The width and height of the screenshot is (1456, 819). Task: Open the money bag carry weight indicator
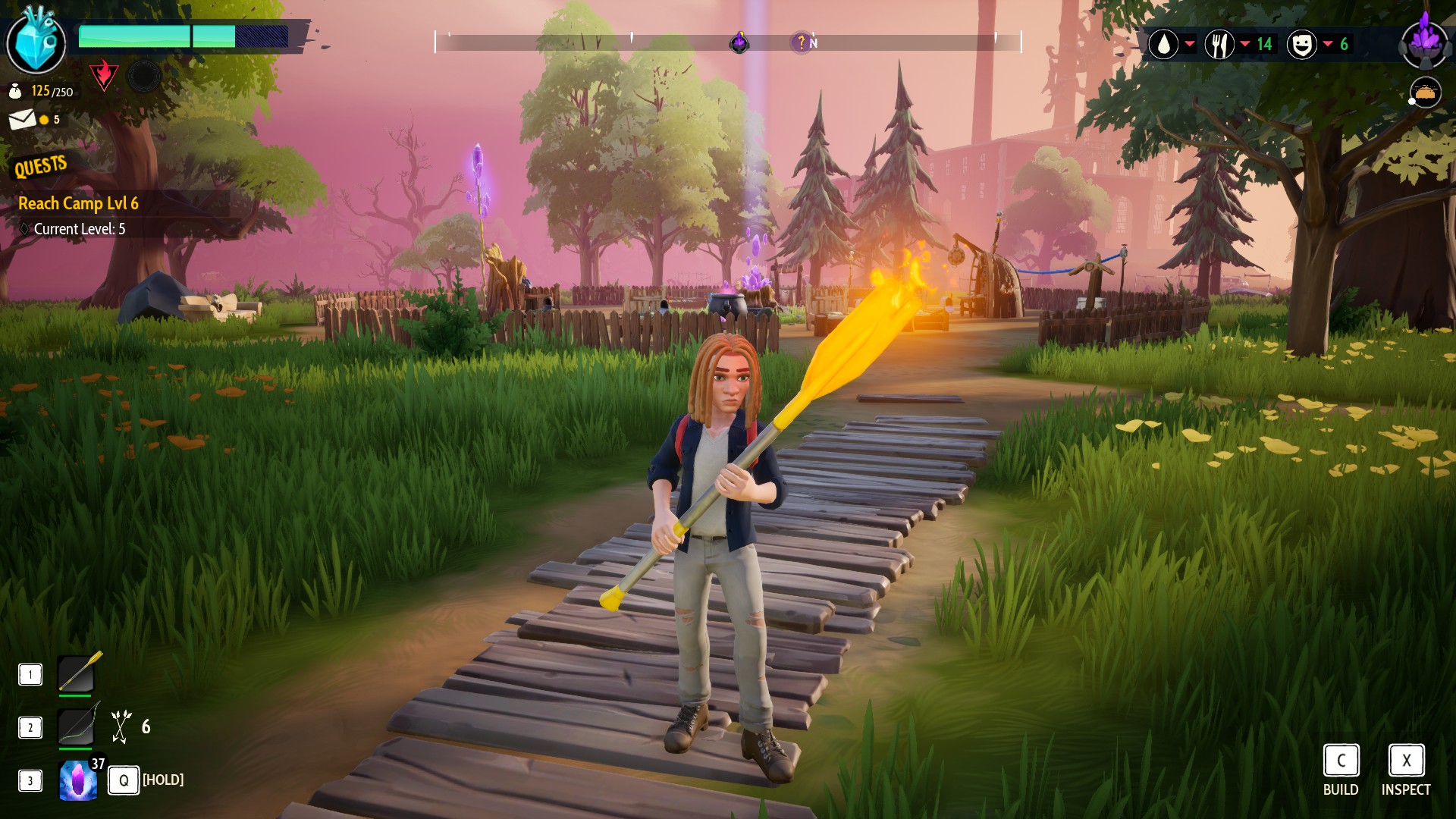pos(15,92)
